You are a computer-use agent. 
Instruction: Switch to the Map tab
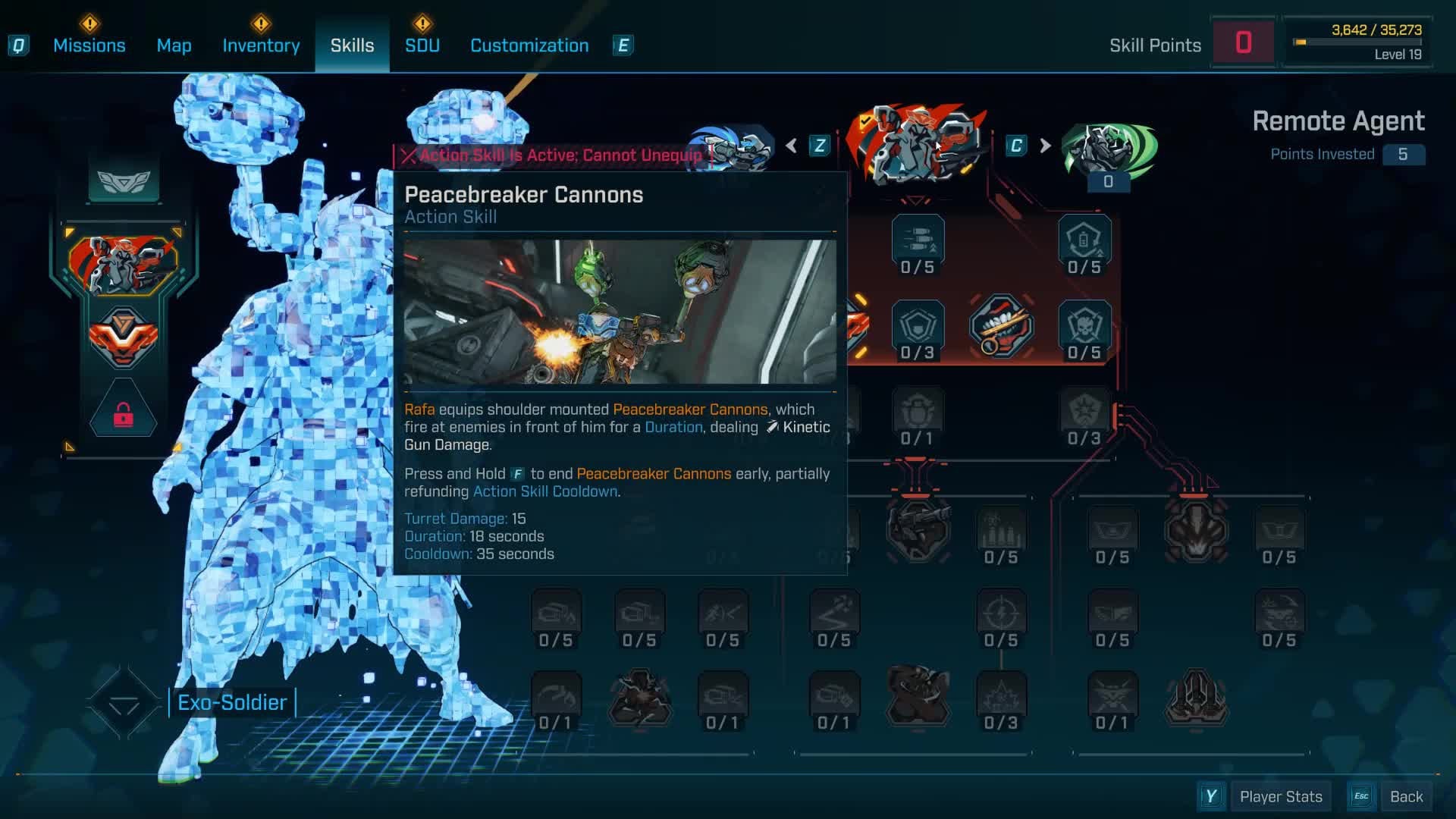174,45
